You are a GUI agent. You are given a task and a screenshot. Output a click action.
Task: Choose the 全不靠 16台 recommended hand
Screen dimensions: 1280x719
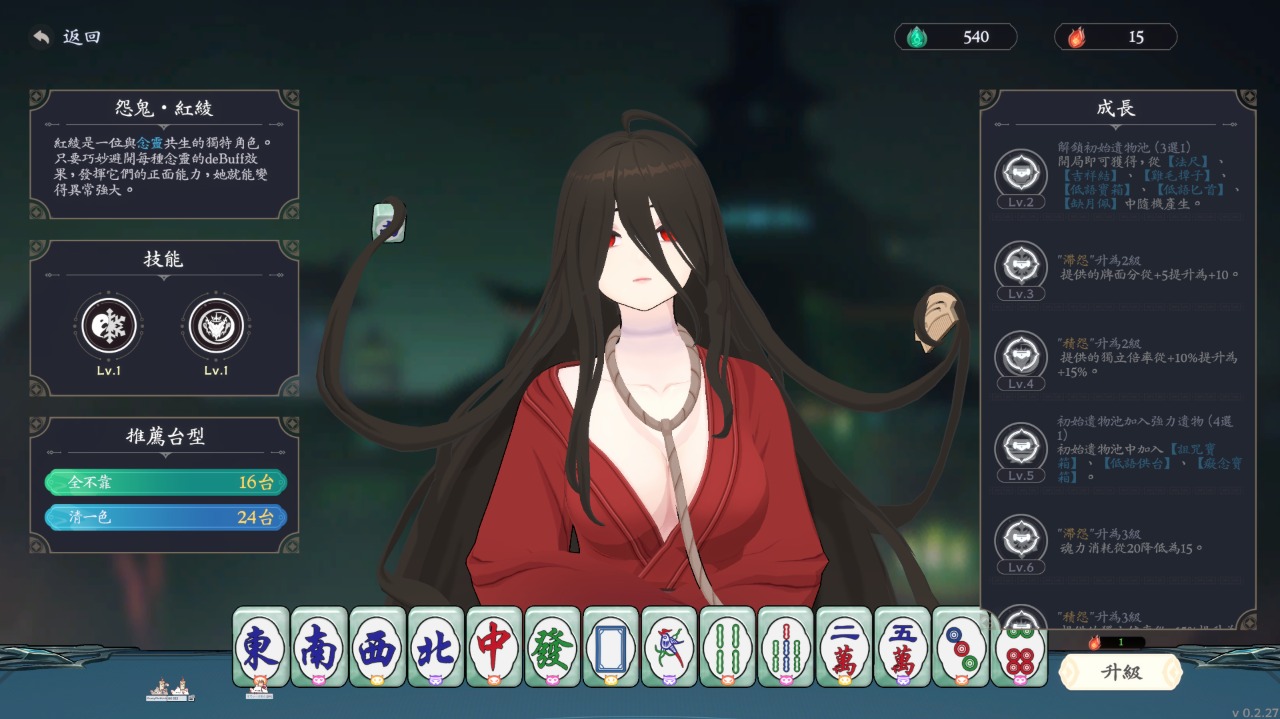tap(166, 483)
